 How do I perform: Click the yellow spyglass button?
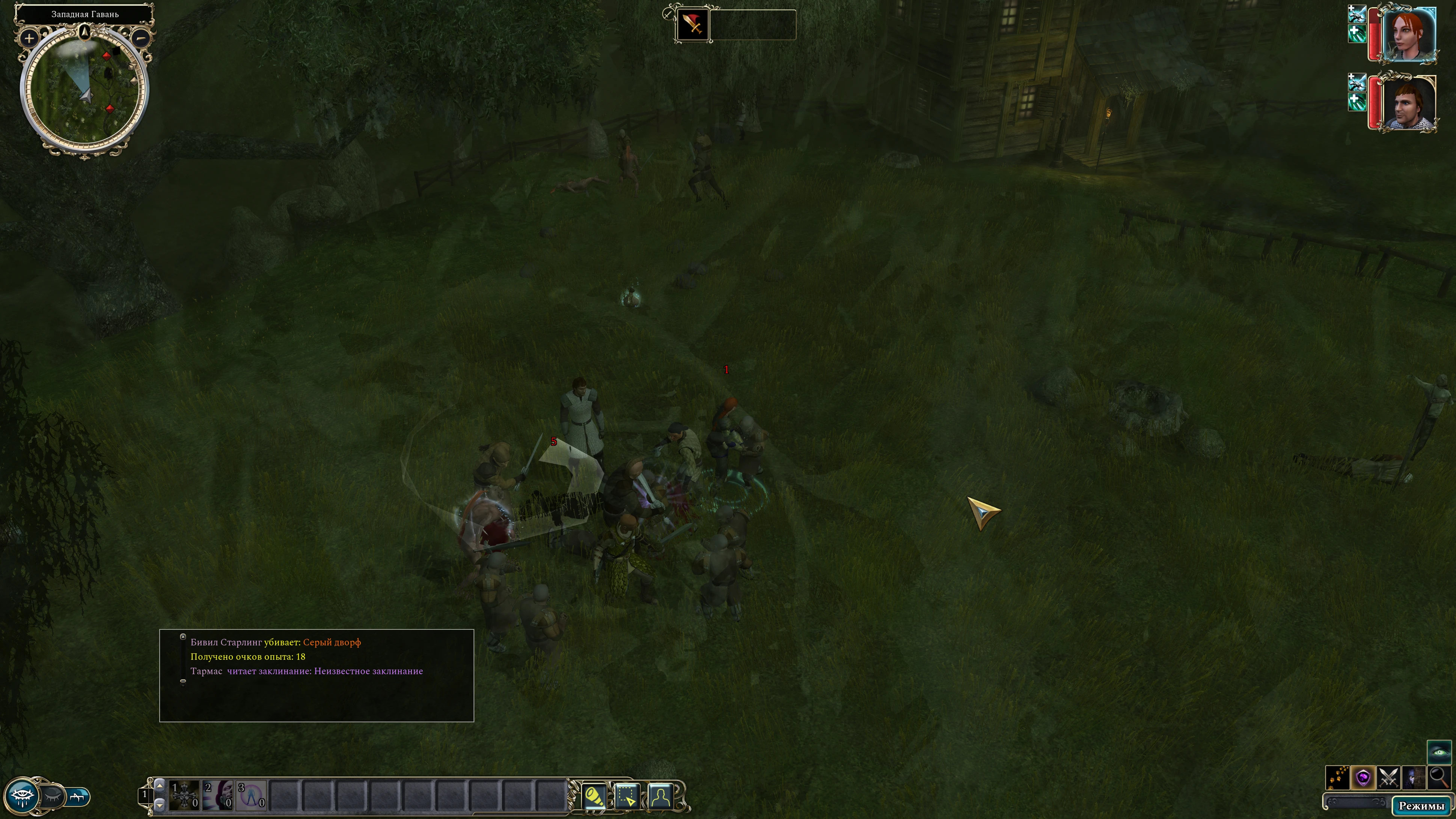(594, 796)
